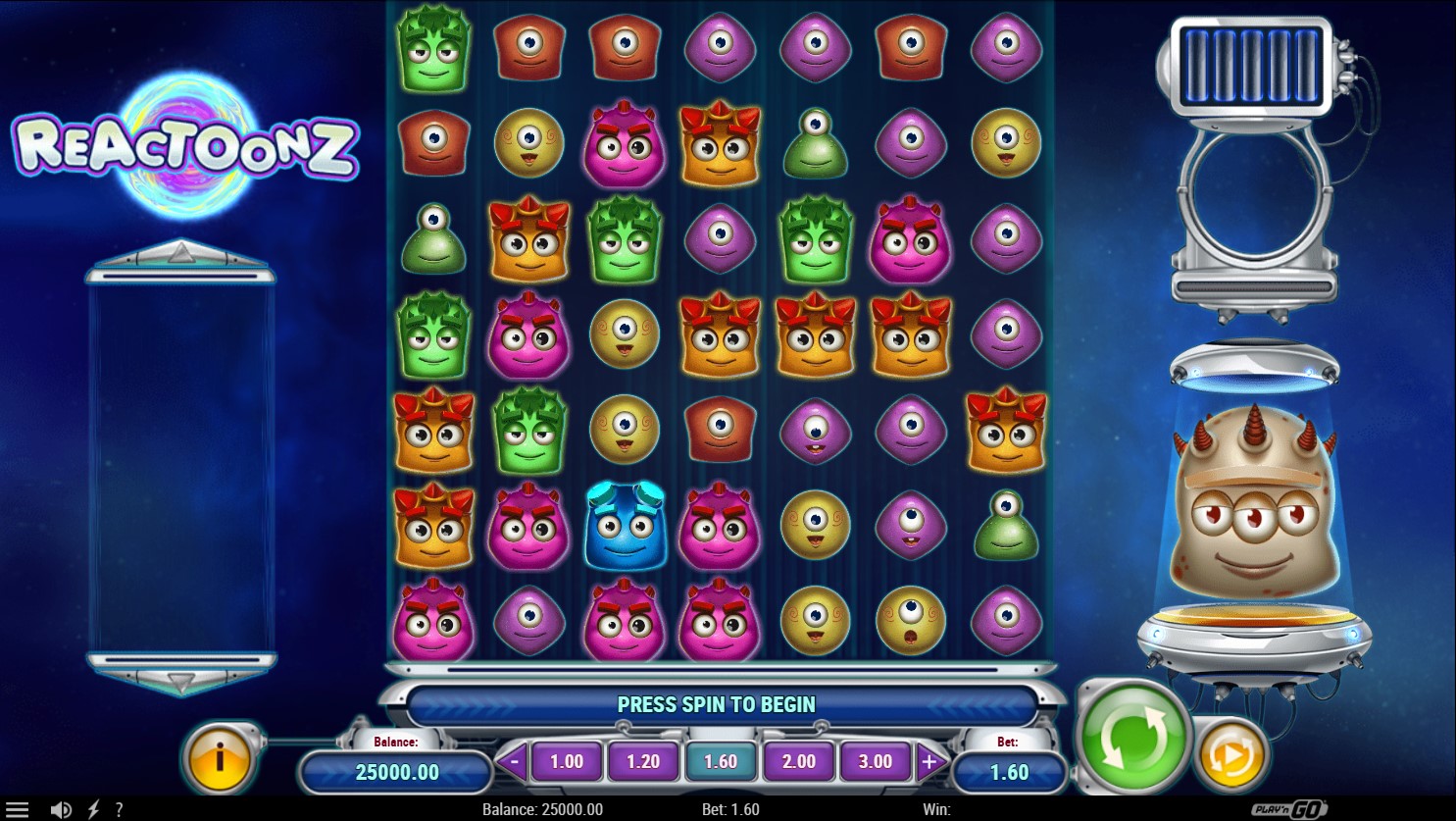Open the question mark help
The width and height of the screenshot is (1456, 821).
pyautogui.click(x=119, y=809)
